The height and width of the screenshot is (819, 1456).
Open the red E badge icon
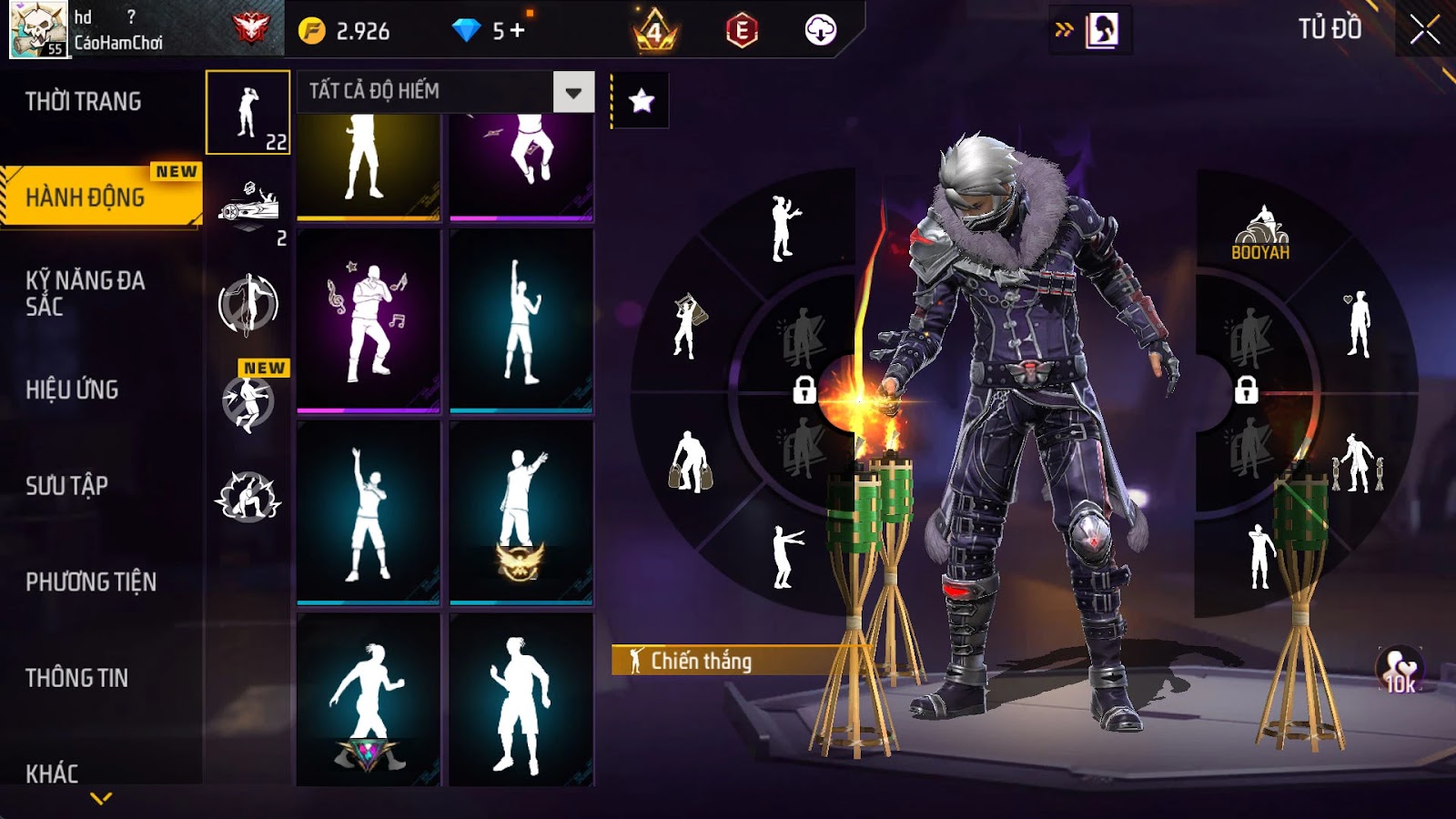[x=742, y=31]
